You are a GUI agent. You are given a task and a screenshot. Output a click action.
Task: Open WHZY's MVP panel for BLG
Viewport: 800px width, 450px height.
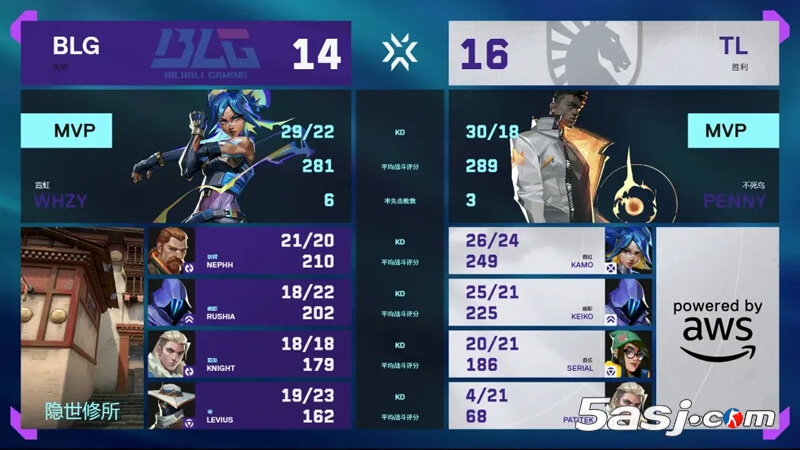[x=186, y=156]
